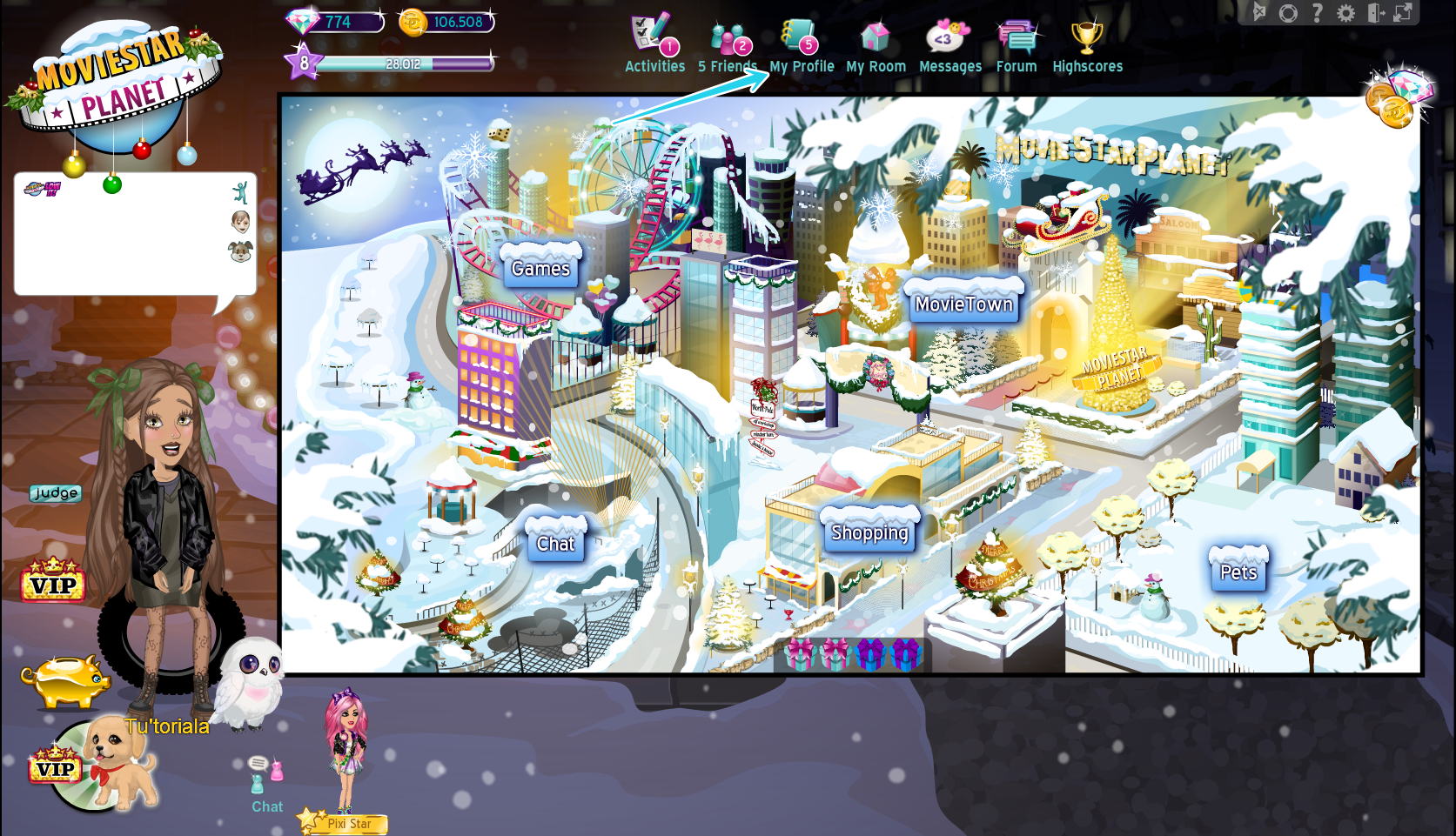Open the Forum chat pages icon
The height and width of the screenshot is (836, 1456).
1016,37
